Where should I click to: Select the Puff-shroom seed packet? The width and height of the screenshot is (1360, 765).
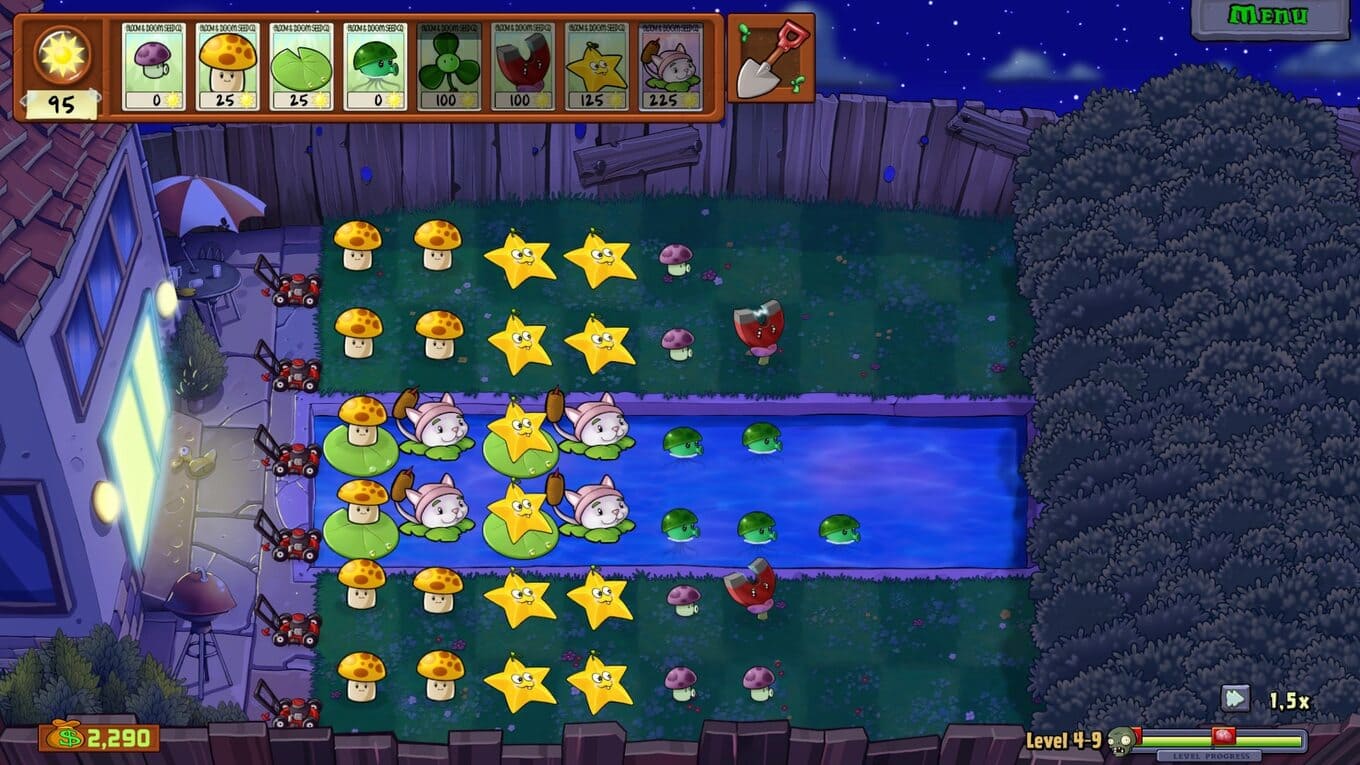pyautogui.click(x=153, y=66)
